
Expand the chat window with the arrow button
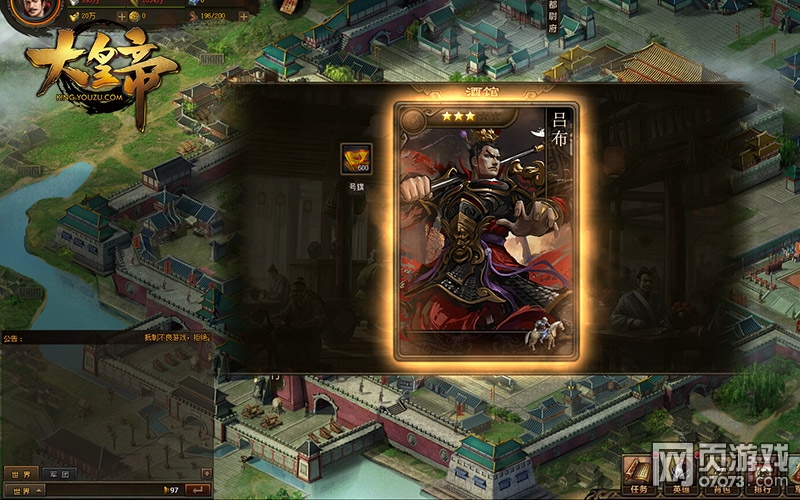(208, 473)
